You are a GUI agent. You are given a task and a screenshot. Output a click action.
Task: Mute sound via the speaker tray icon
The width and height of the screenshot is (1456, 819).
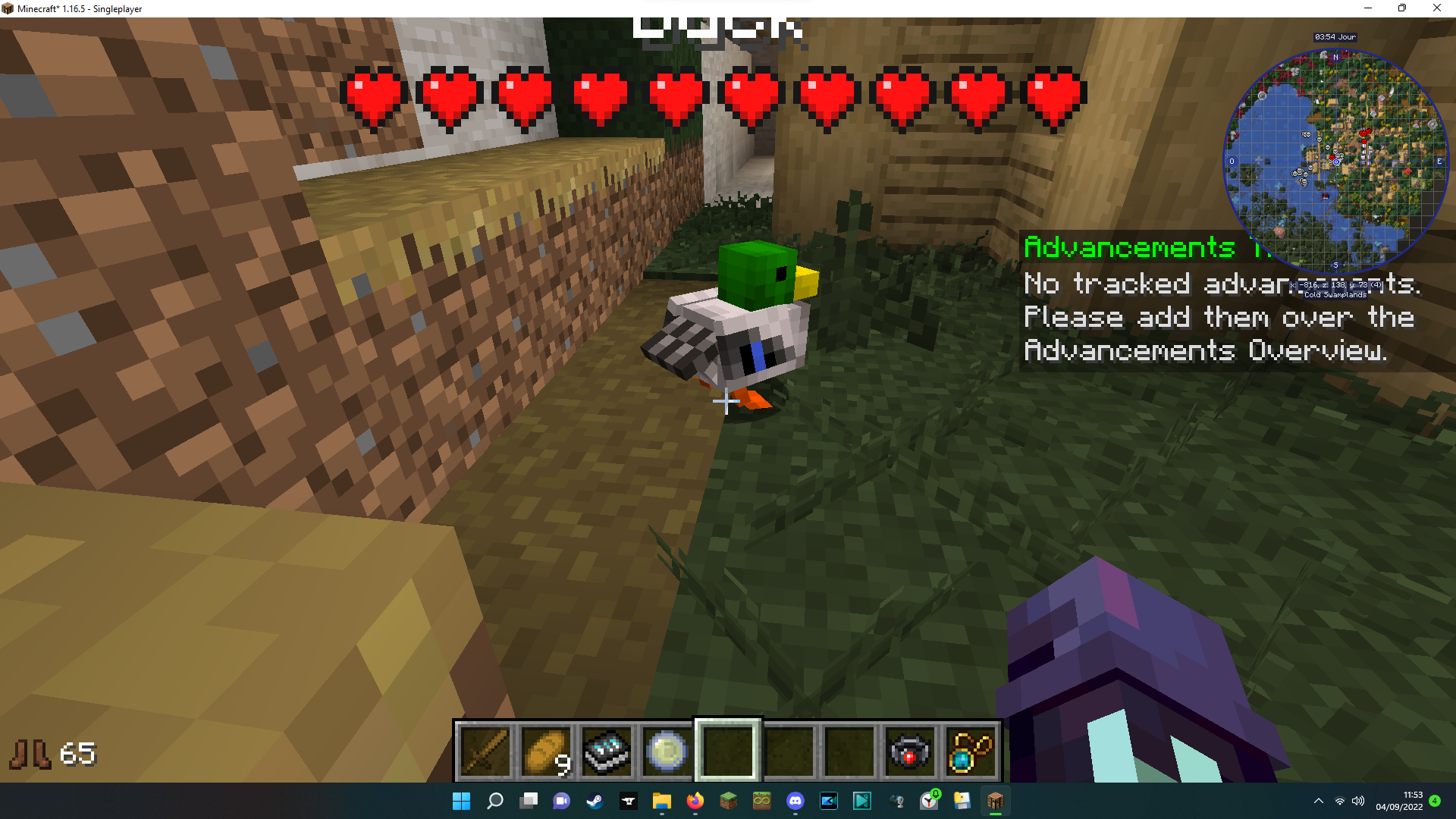point(1357,801)
